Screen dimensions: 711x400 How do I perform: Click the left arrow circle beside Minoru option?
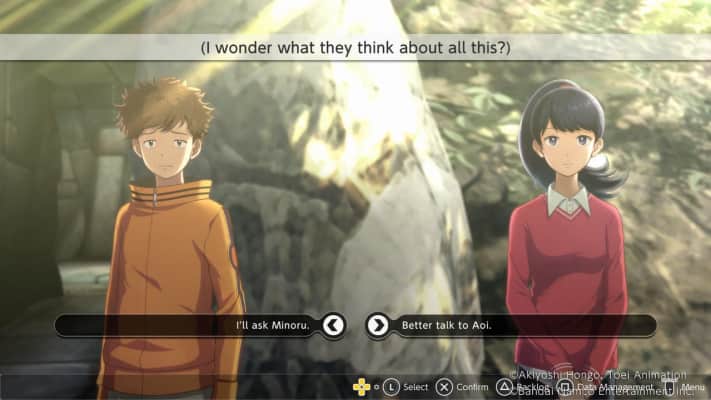[334, 325]
